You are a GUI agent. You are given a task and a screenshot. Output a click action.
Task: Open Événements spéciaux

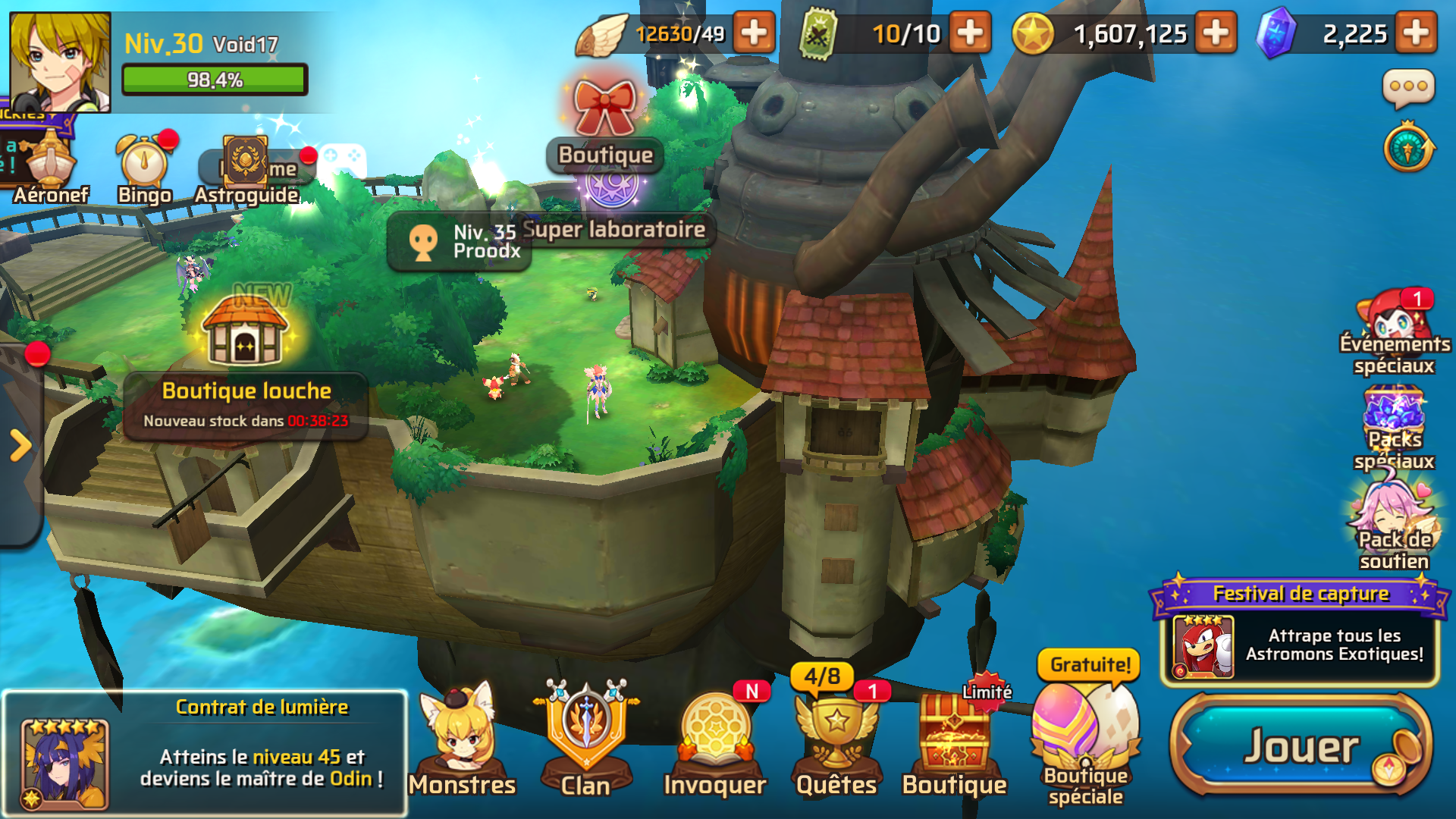(1395, 334)
